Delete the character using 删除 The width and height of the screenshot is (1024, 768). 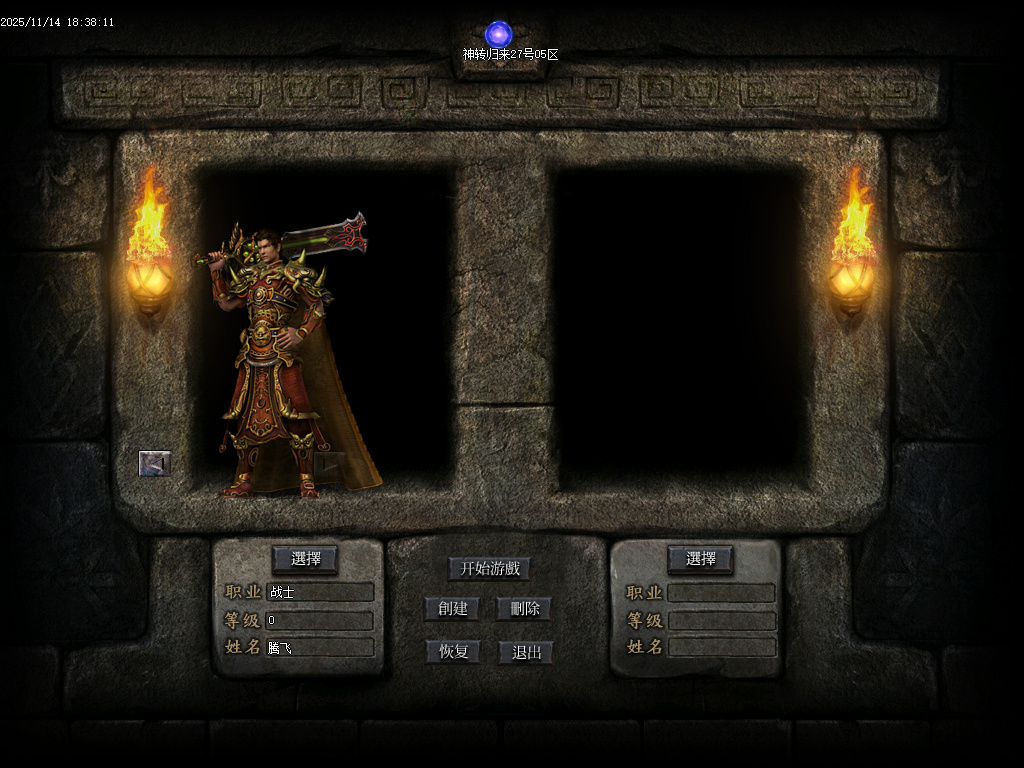coord(524,609)
